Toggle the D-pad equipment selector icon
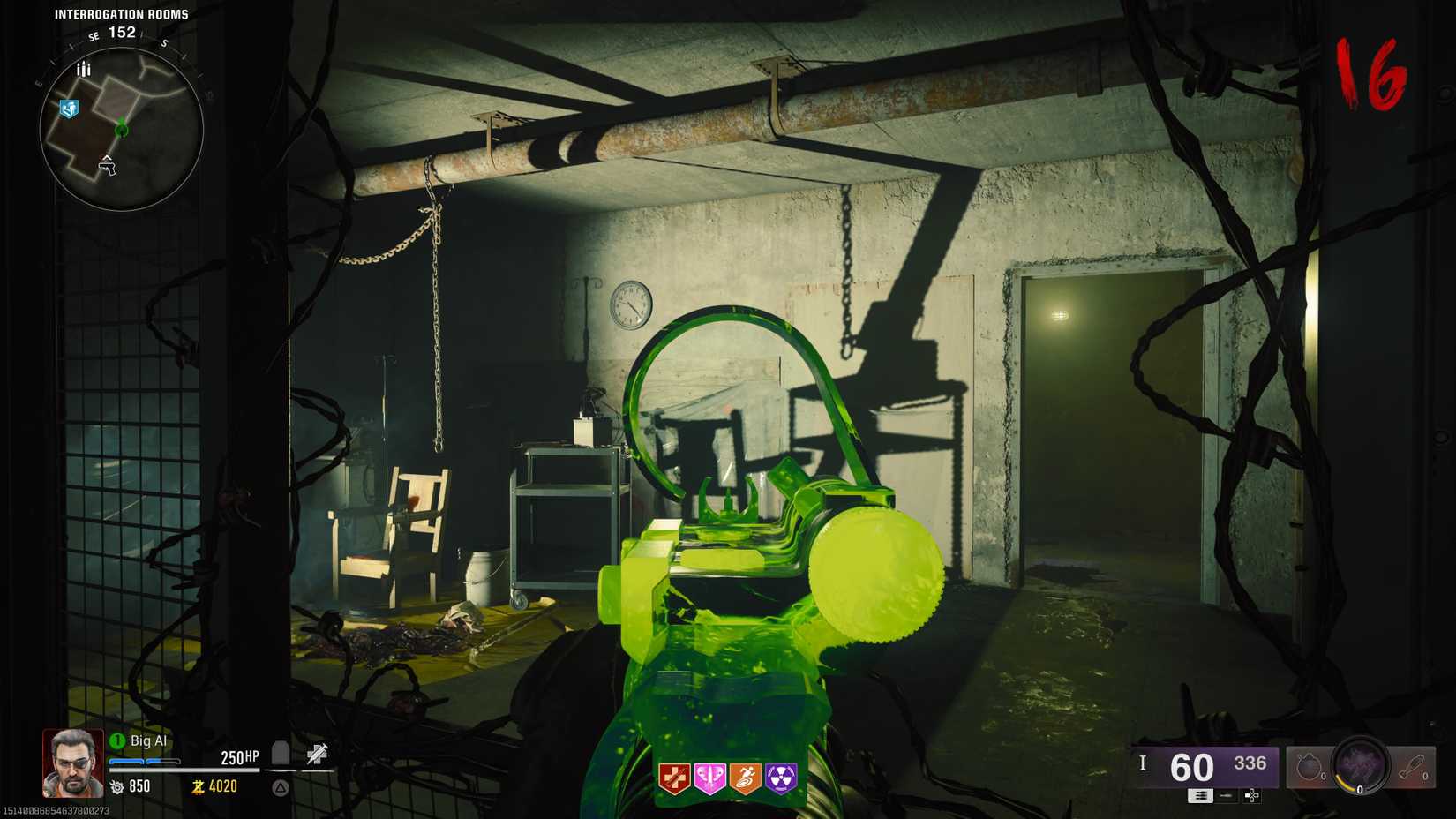 tap(1250, 797)
